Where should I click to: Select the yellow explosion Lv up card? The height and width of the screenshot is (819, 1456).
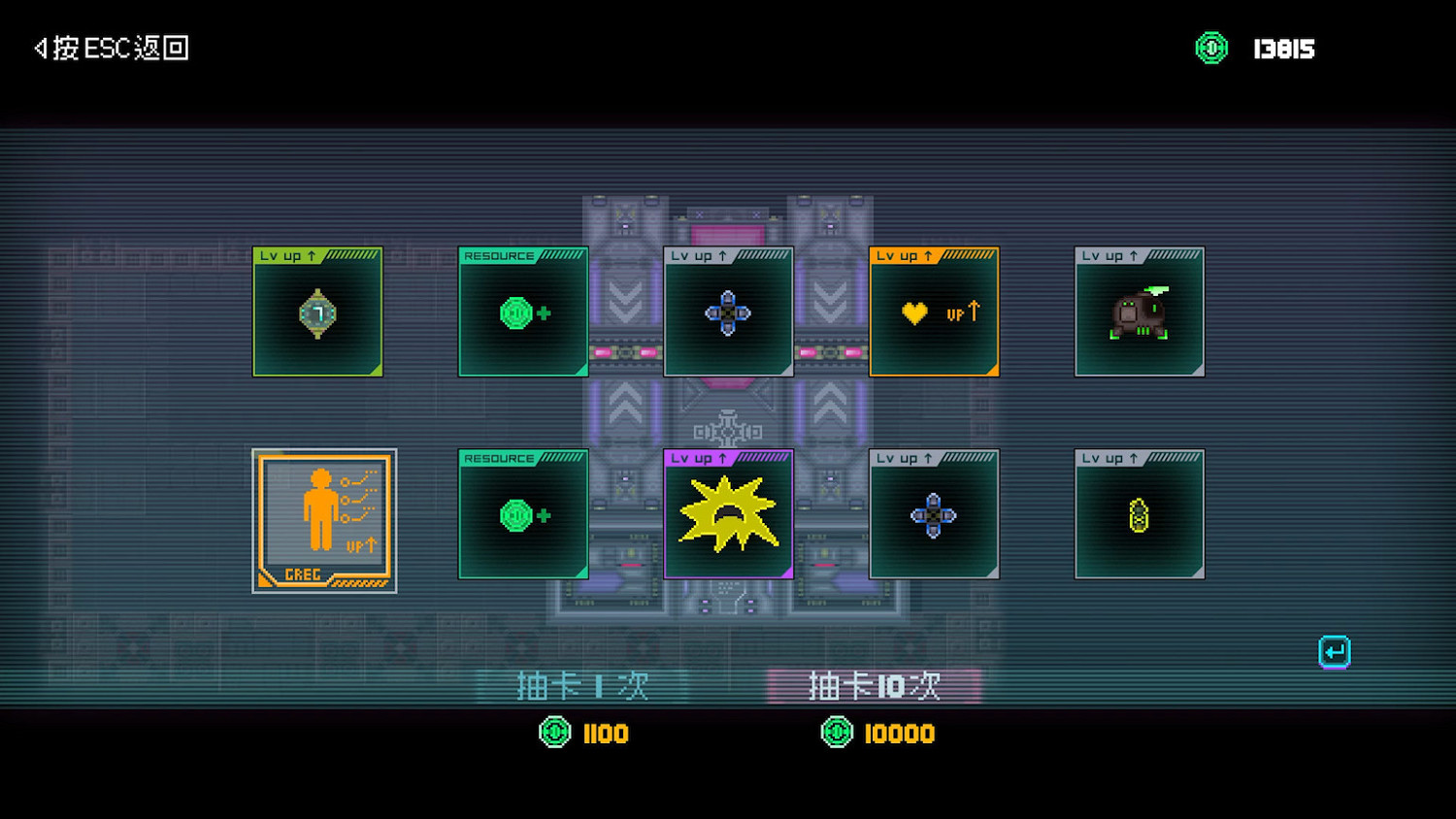728,515
